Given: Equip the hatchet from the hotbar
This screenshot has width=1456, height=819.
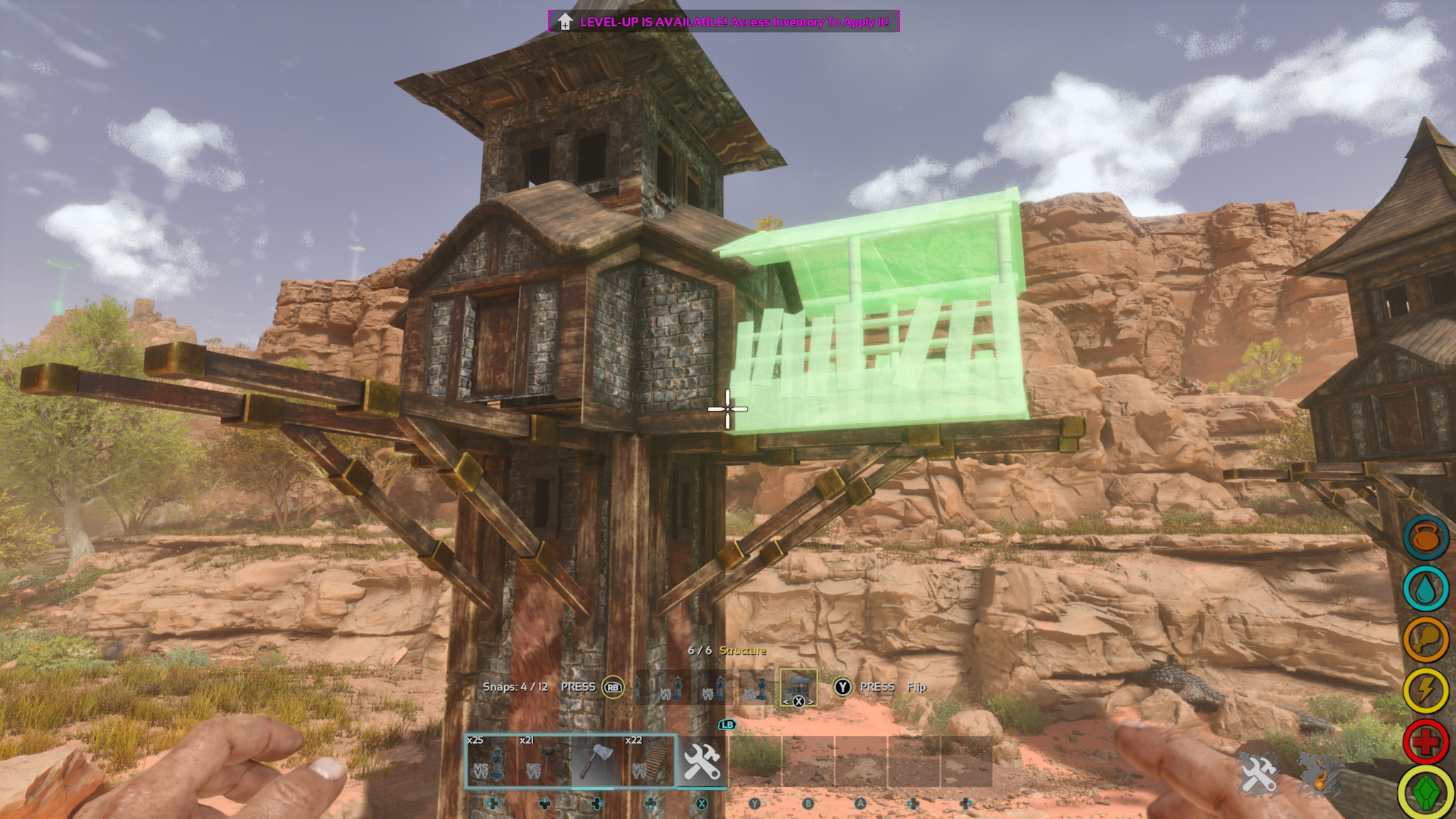Looking at the screenshot, I should click(597, 761).
